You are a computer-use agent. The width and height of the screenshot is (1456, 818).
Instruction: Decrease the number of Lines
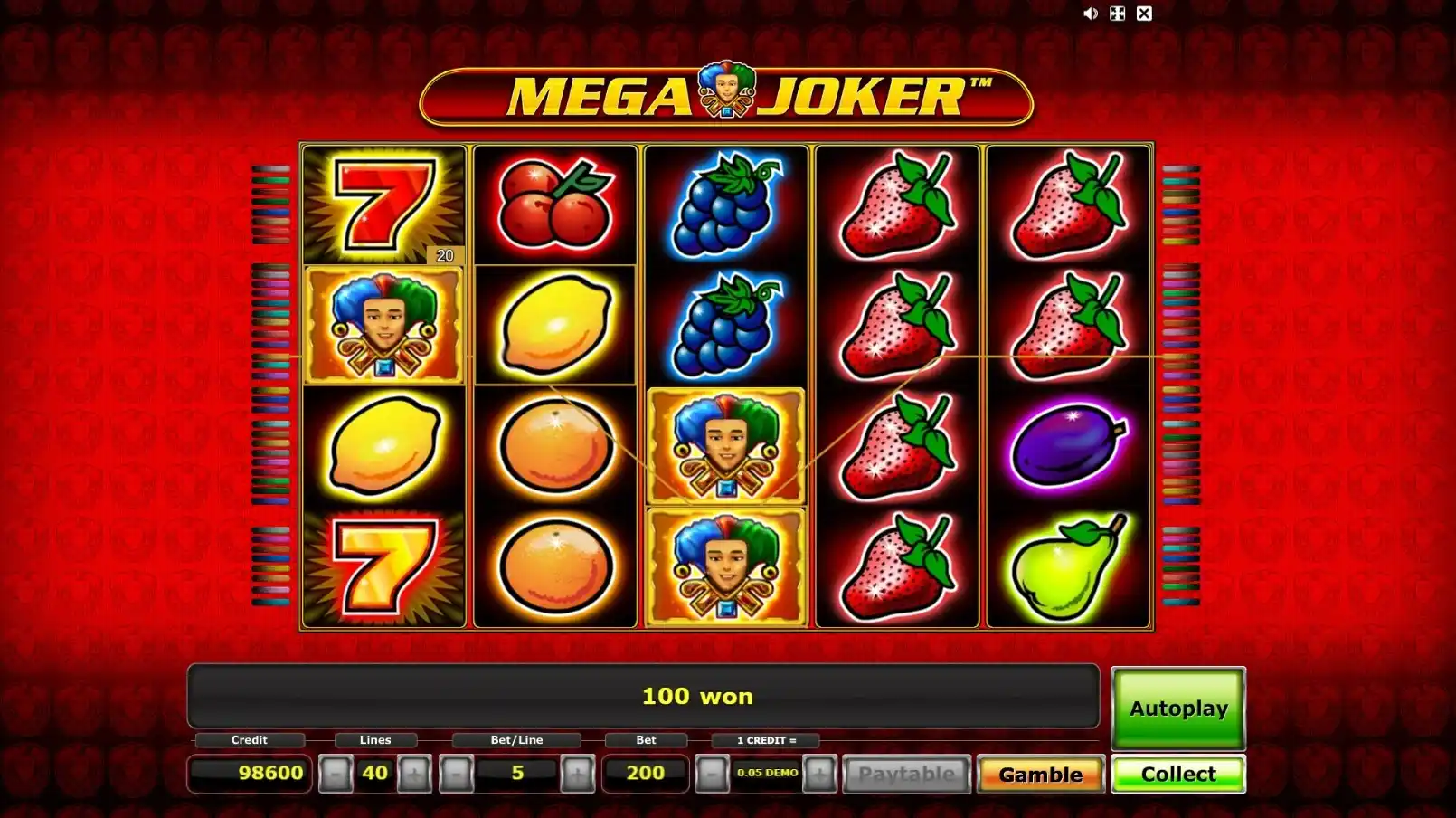336,775
